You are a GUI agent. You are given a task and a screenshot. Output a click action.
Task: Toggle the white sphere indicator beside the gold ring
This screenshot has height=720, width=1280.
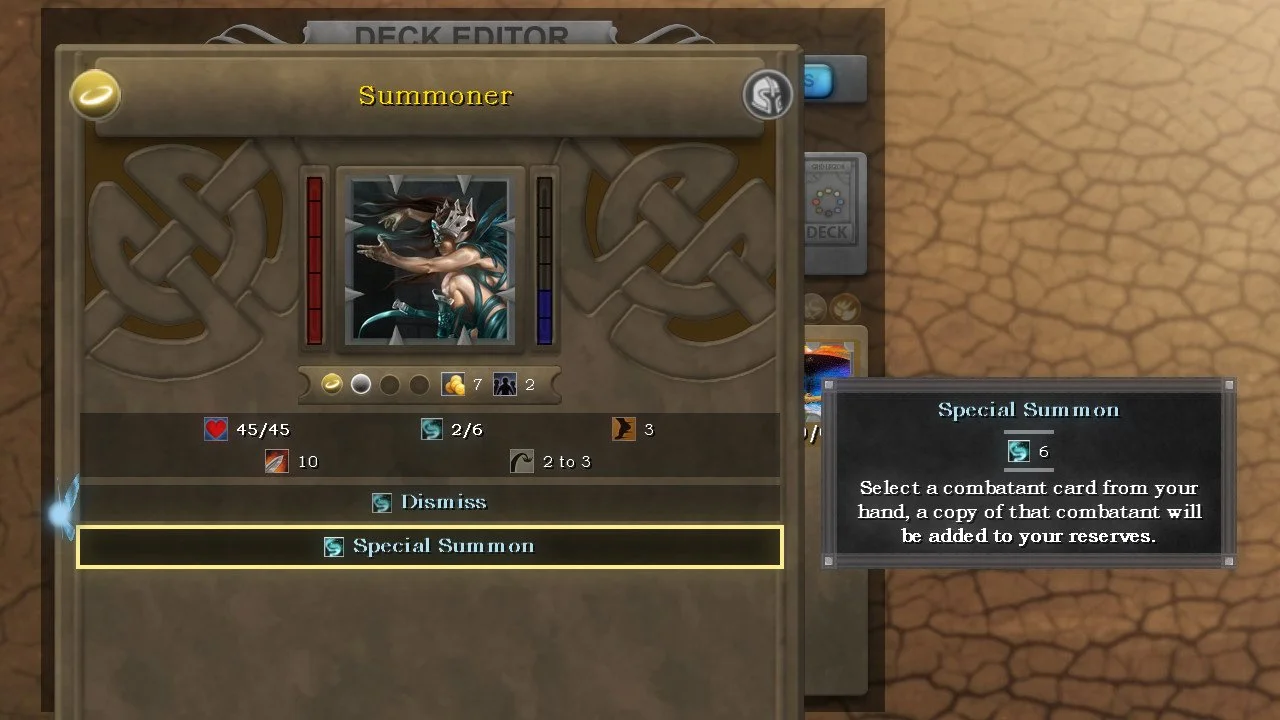coord(360,384)
